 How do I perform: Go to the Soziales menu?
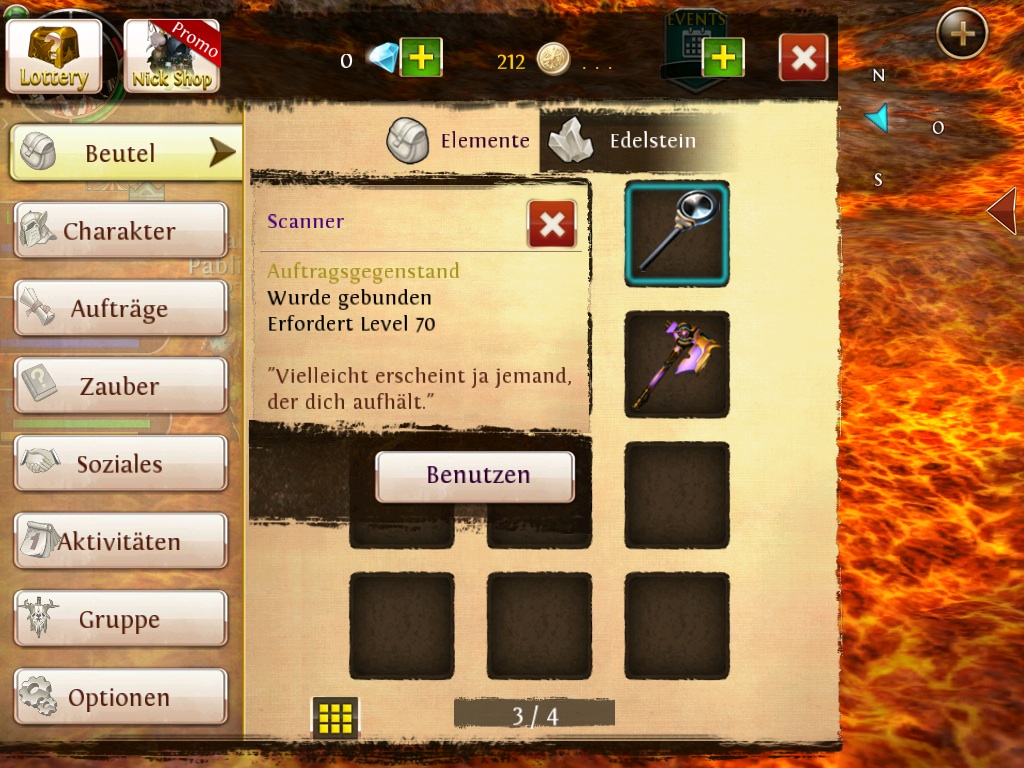(x=120, y=464)
